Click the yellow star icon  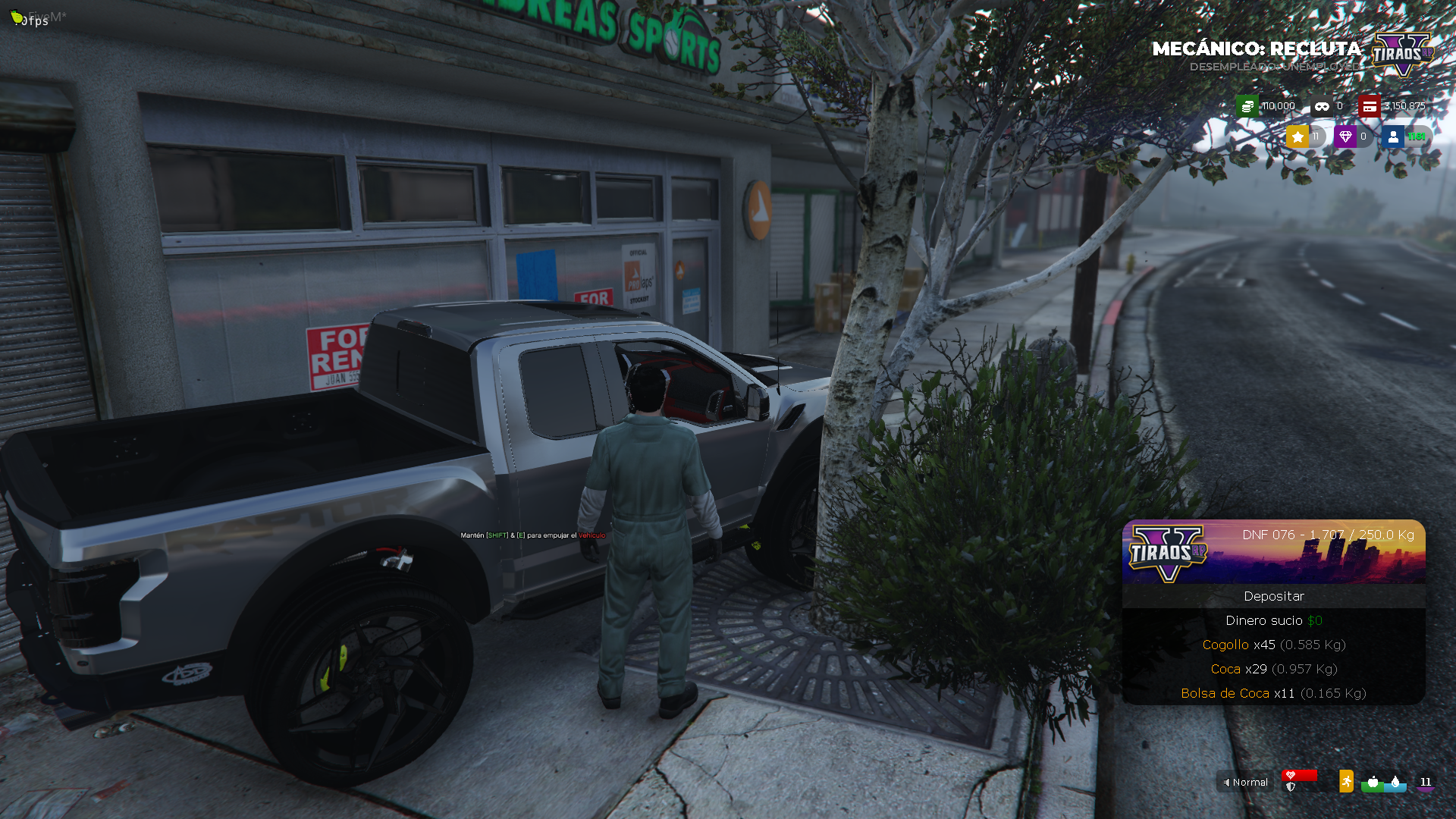[1298, 136]
